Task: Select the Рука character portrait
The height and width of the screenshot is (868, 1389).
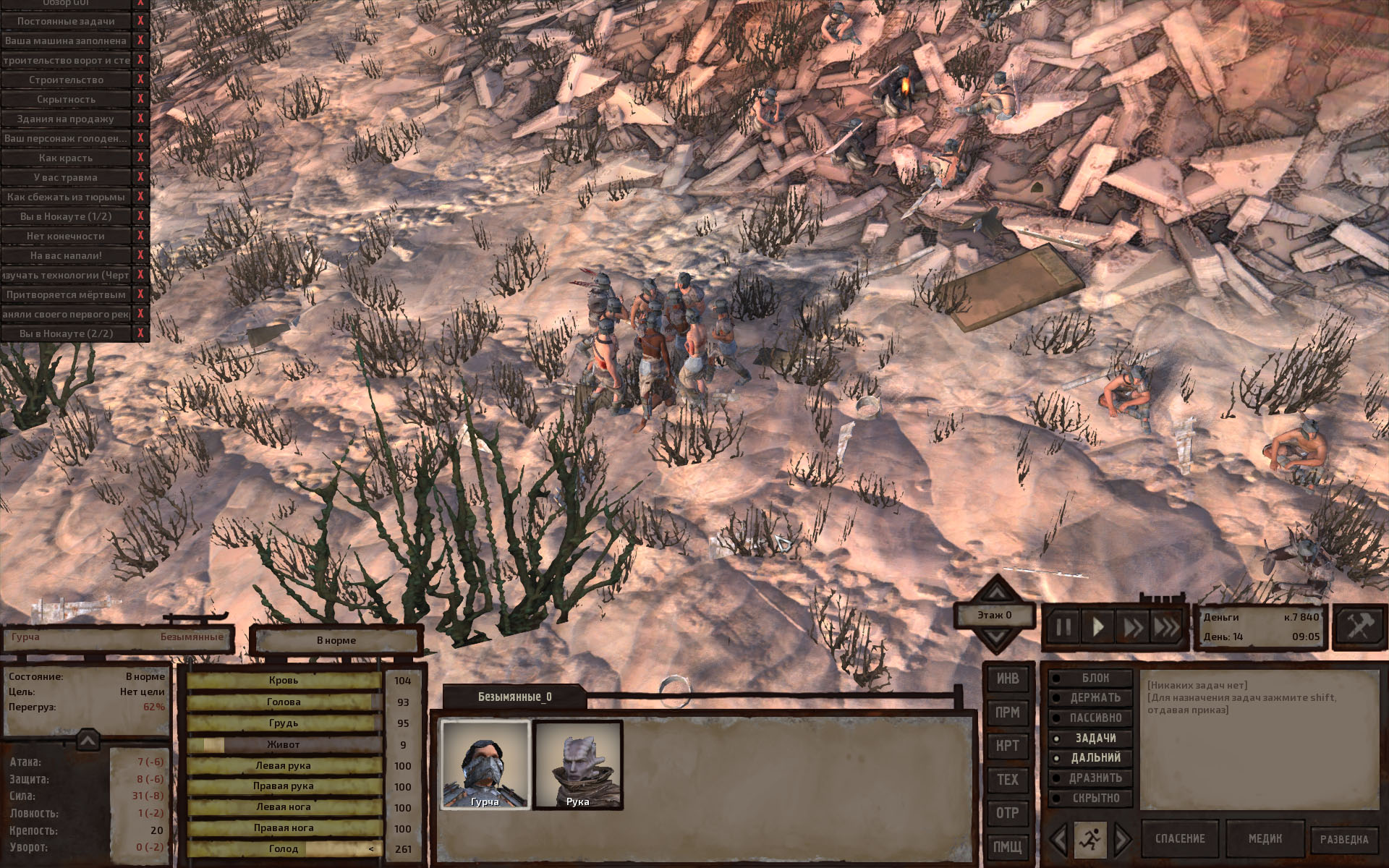Action: (577, 765)
